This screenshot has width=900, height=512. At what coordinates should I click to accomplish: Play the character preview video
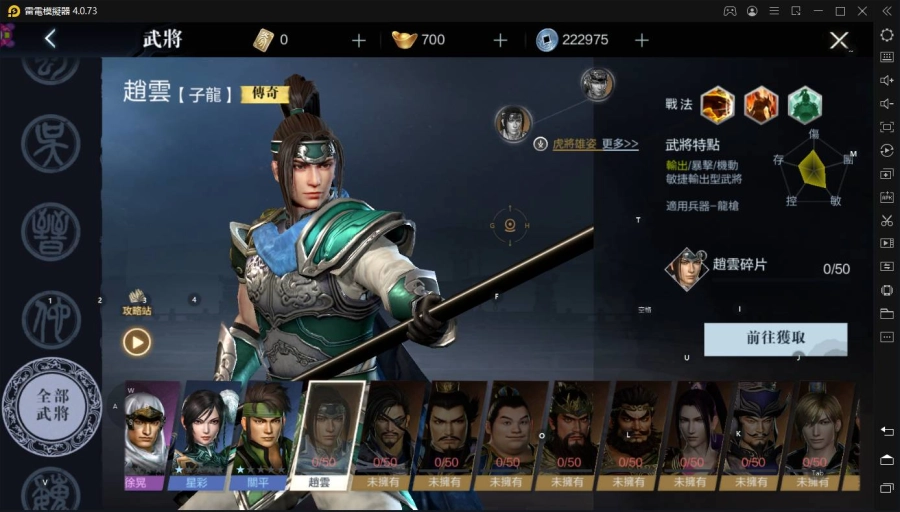[x=137, y=342]
